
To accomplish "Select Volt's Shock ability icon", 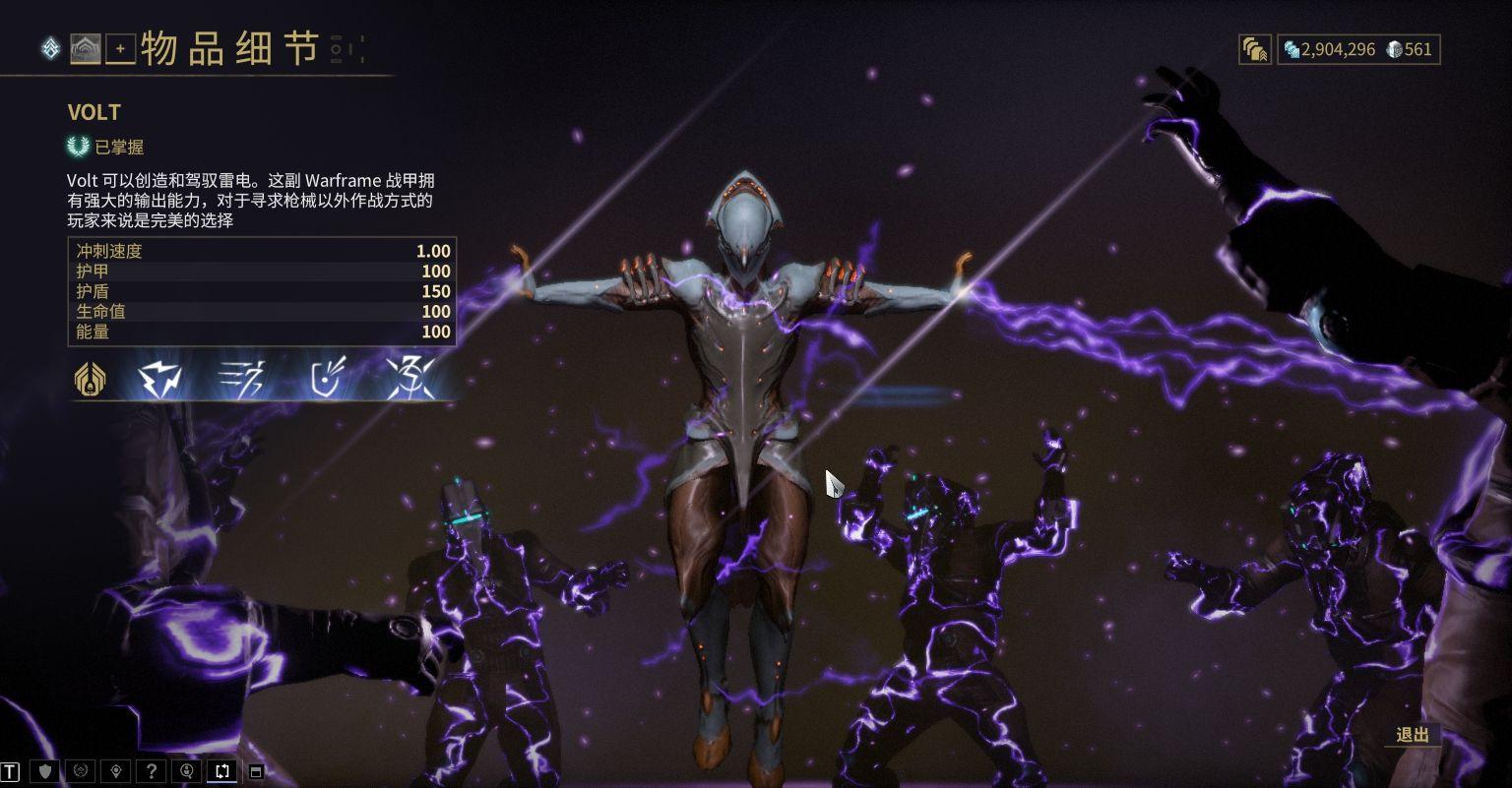I will 159,378.
